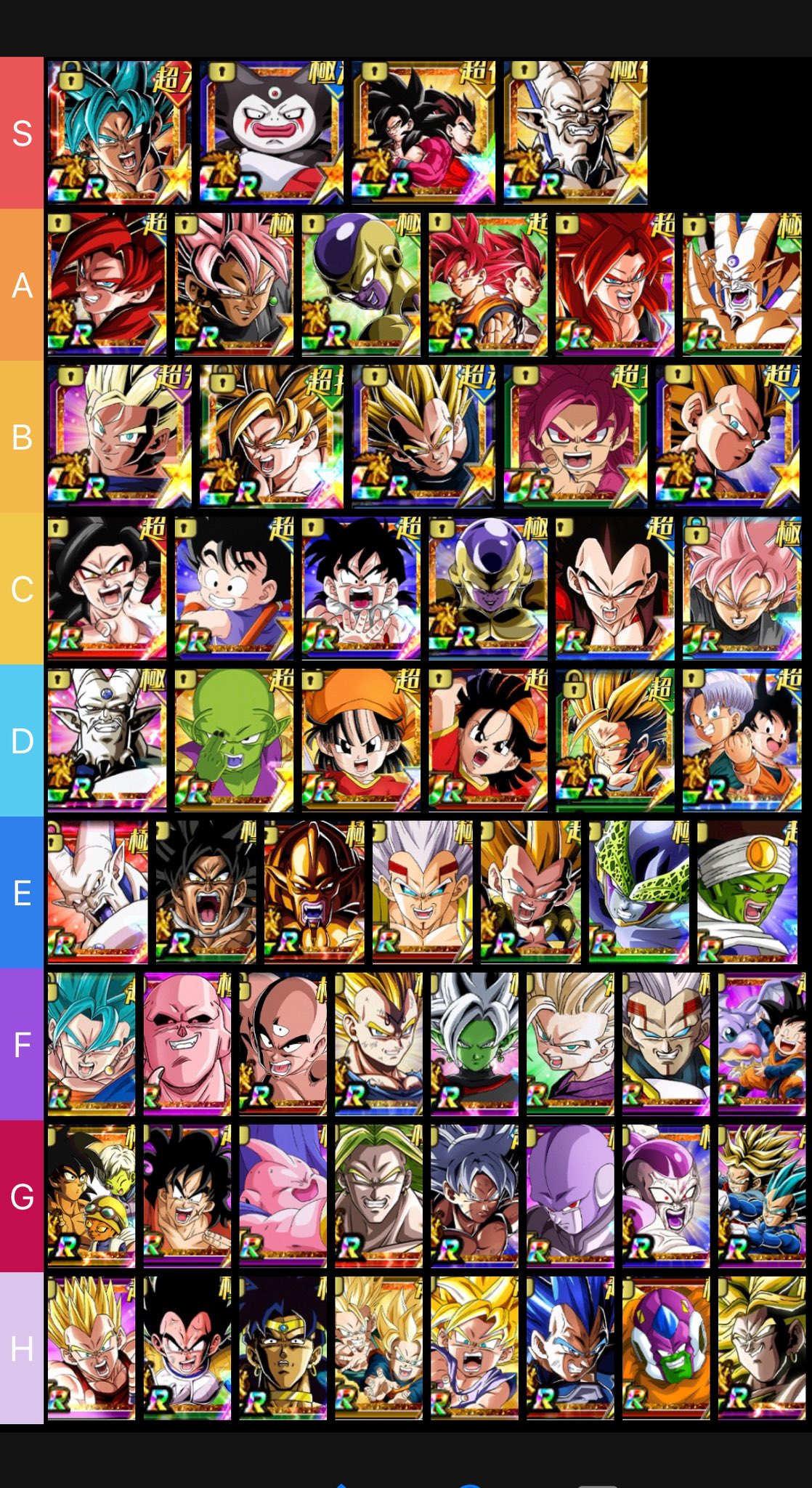
Task: Select the green-faced, purple-helmeted character card in H tier
Action: tap(666, 1348)
